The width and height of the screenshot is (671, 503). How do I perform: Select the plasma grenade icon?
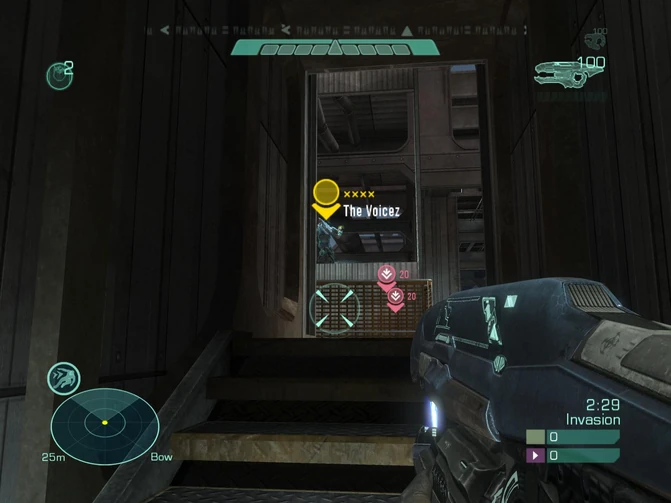pos(58,74)
